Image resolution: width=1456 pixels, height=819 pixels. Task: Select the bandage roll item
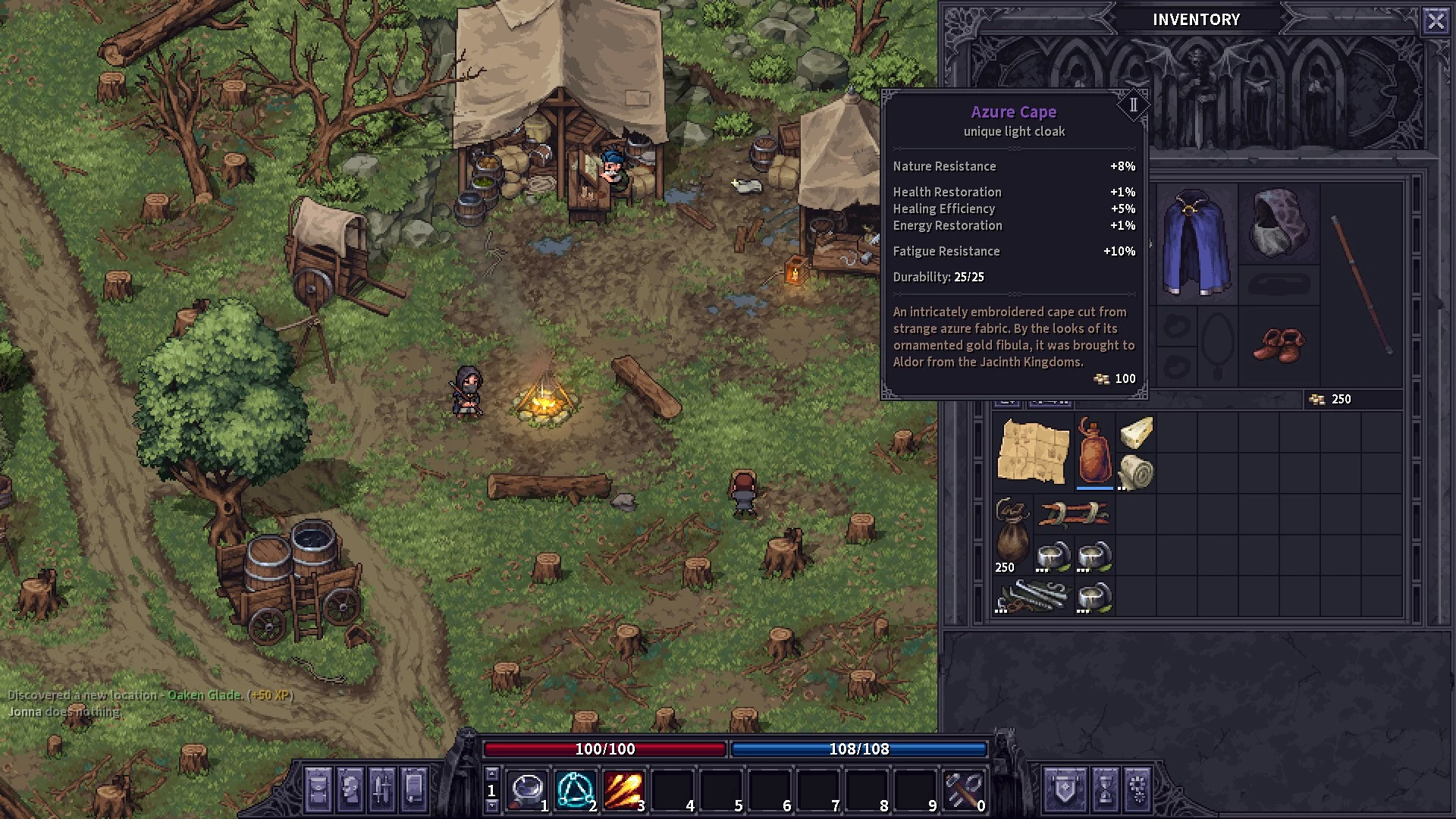coord(1135,472)
